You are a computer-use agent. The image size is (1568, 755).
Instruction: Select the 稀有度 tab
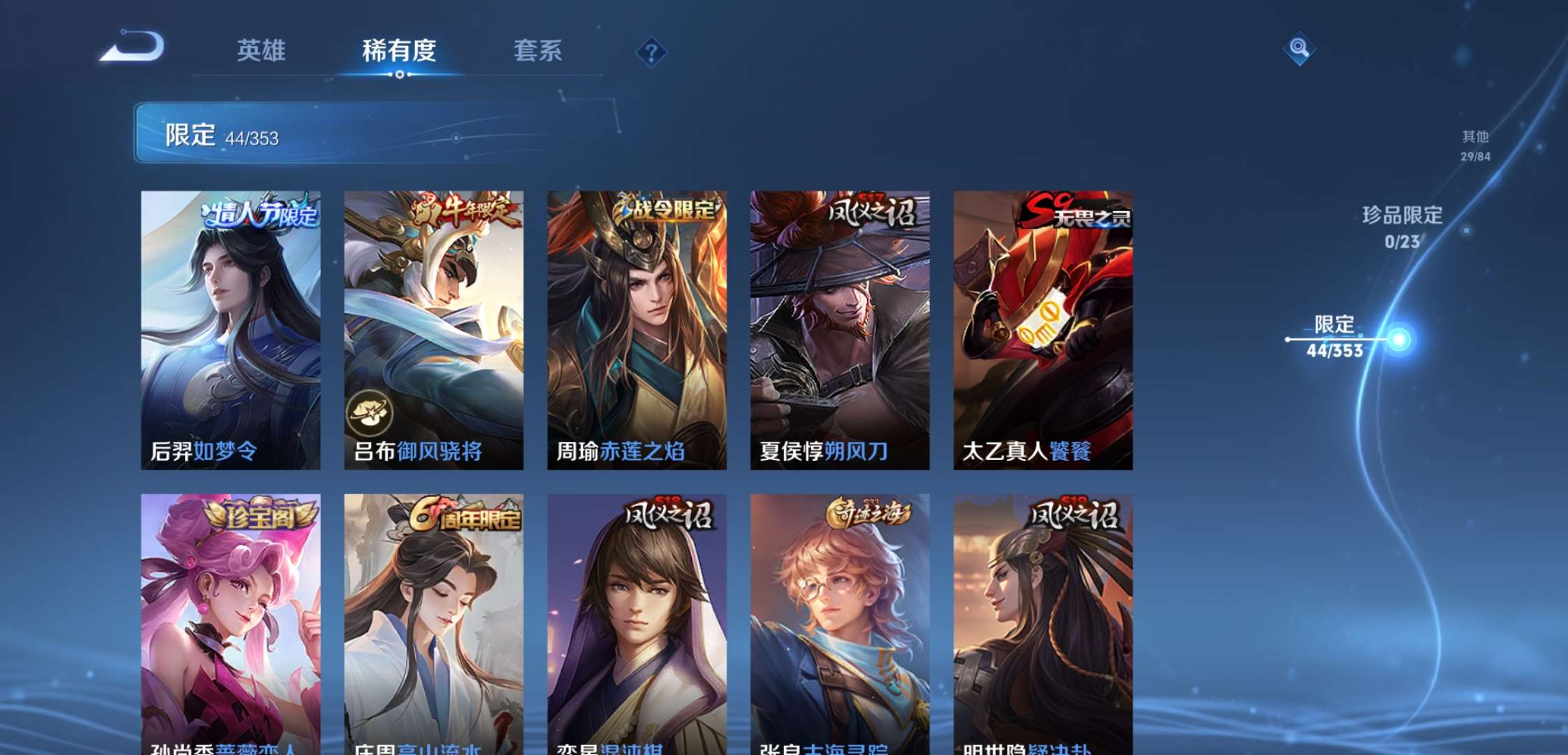(398, 51)
